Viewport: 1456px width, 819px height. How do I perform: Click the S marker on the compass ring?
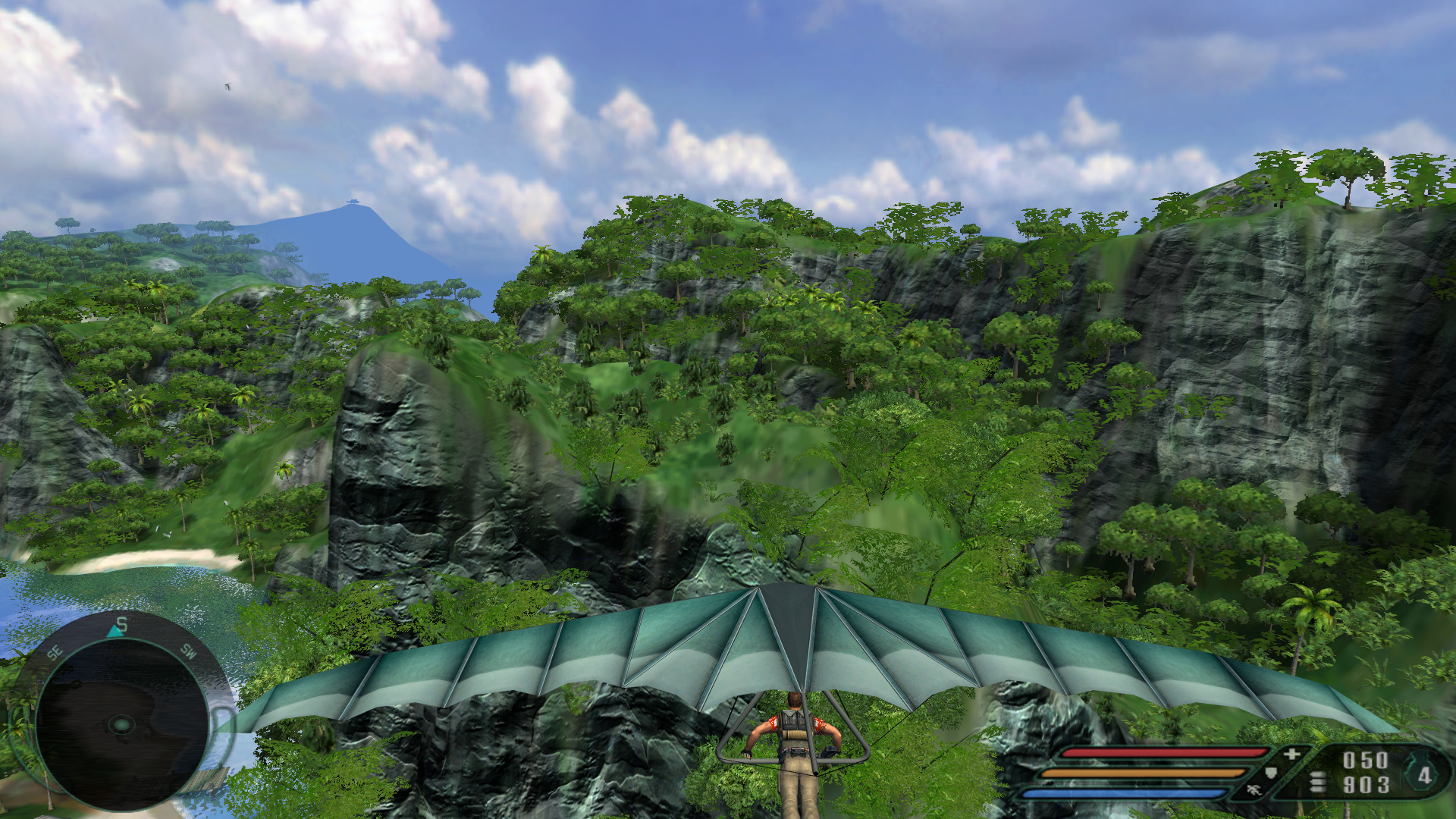tap(121, 624)
